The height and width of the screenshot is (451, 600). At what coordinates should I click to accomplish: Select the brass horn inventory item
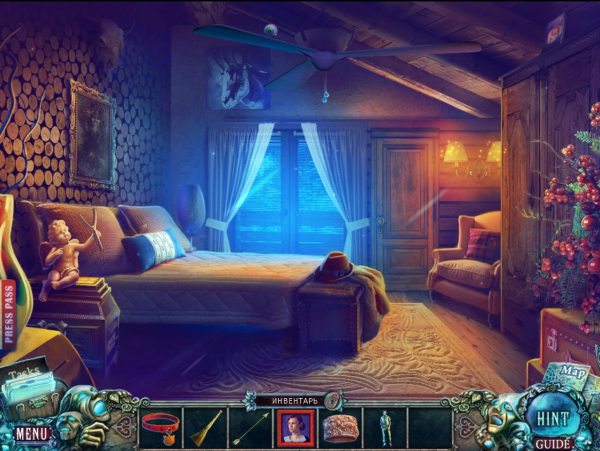(x=205, y=427)
